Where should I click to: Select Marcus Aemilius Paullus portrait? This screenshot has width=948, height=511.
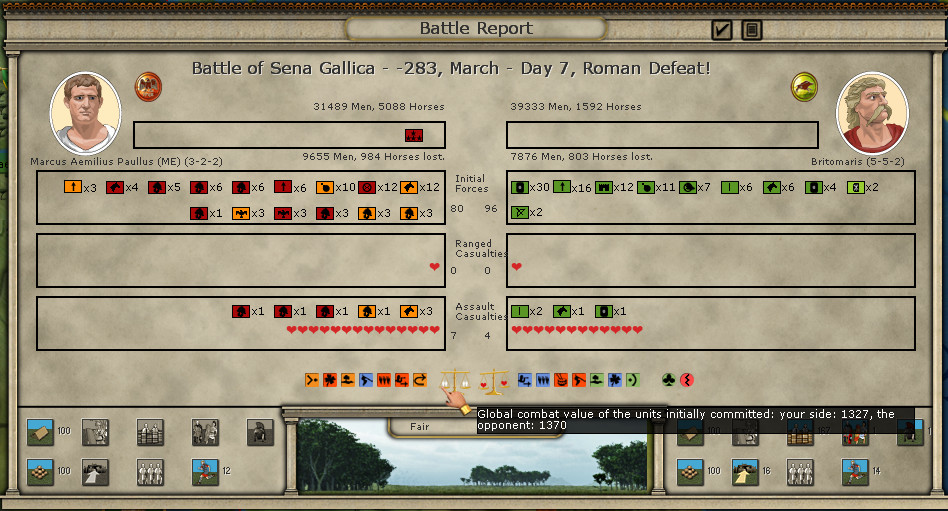tap(85, 112)
